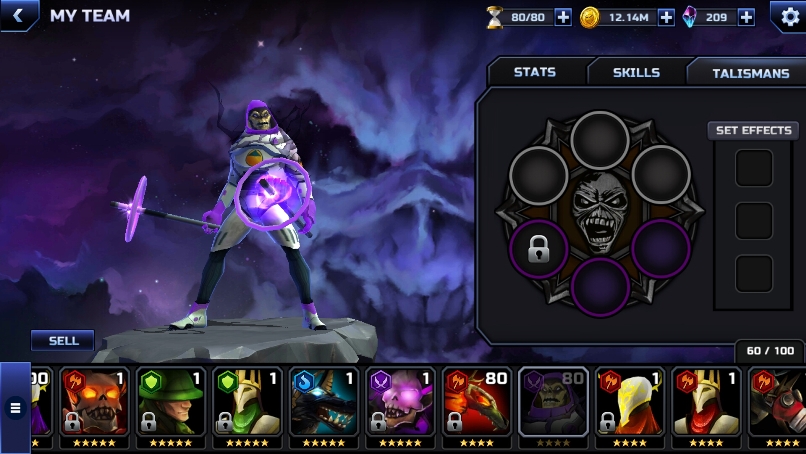The height and width of the screenshot is (454, 806).
Task: Open the Skills tab
Action: coord(636,72)
